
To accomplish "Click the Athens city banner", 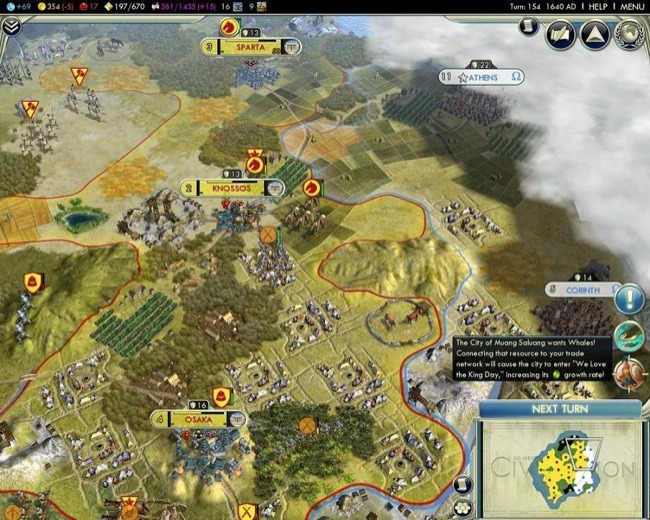I will (x=491, y=77).
